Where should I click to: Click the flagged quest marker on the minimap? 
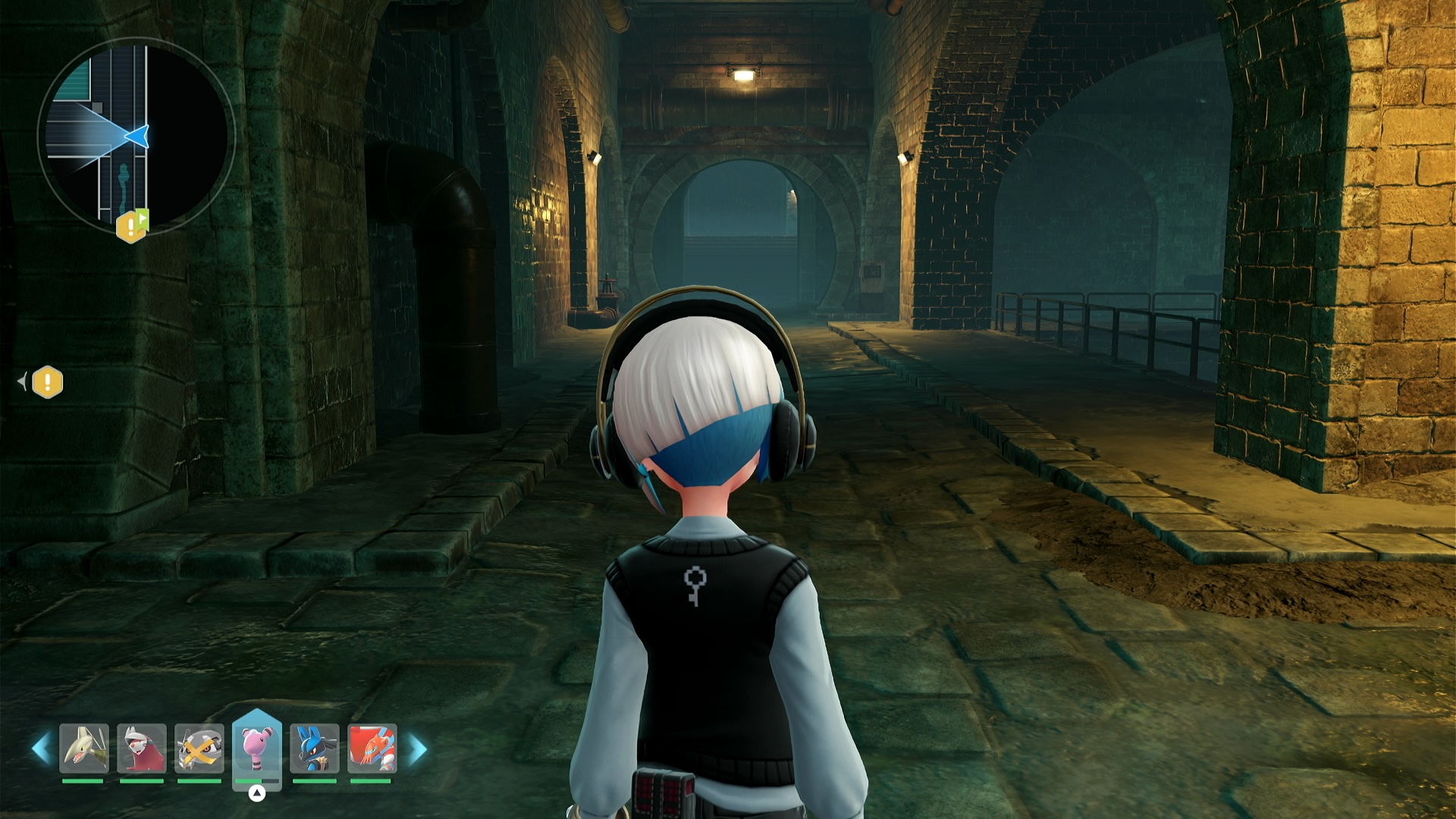pyautogui.click(x=132, y=225)
